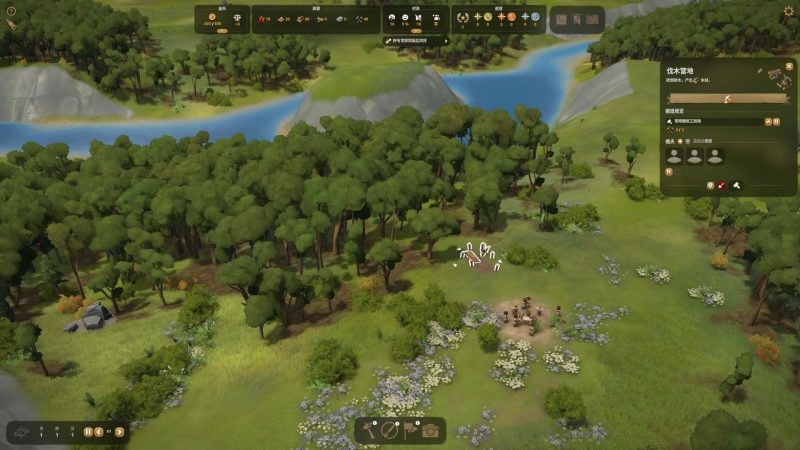Viewport: 800px width, 450px height.
Task: Open the gold treasury display
Action: pos(222,19)
